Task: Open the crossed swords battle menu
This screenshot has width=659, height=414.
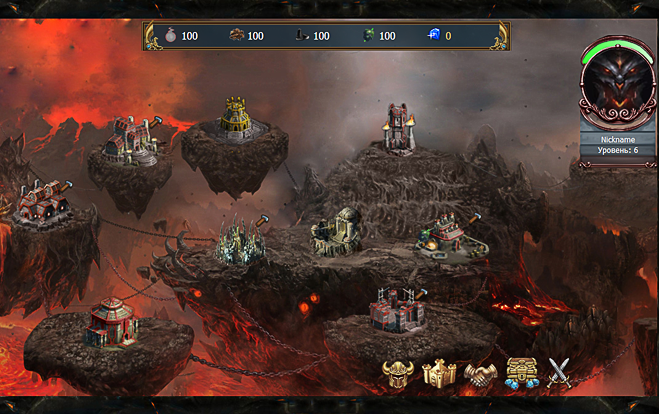Action: click(x=556, y=373)
